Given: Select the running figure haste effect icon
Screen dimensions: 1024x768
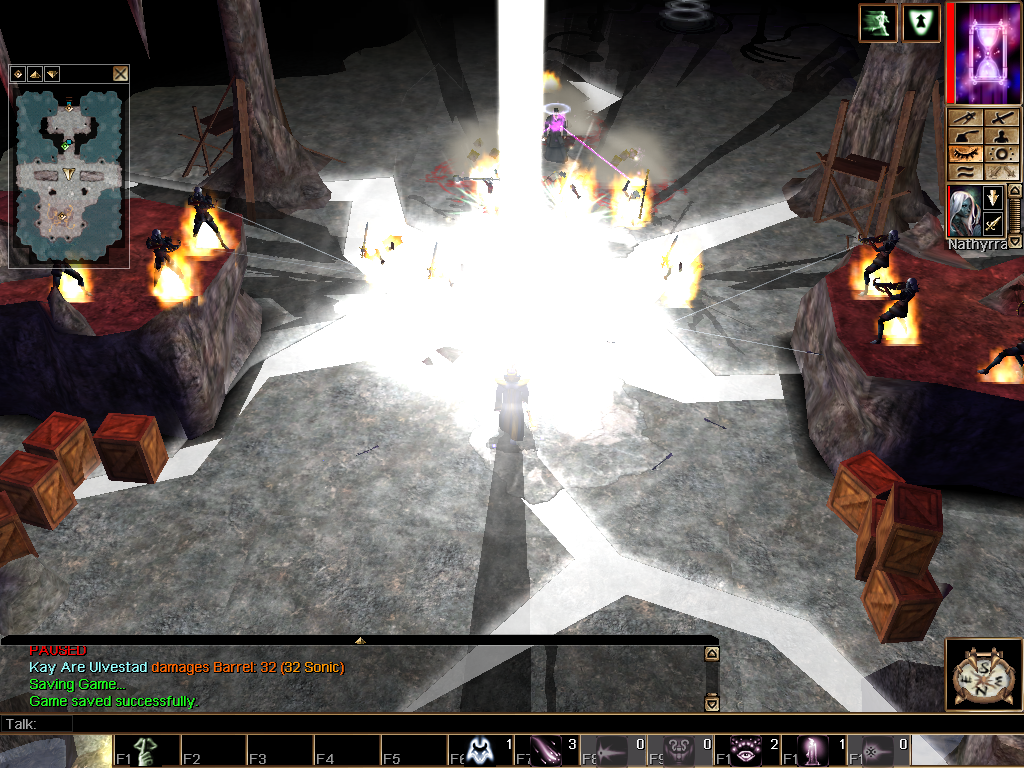Looking at the screenshot, I should (x=877, y=23).
